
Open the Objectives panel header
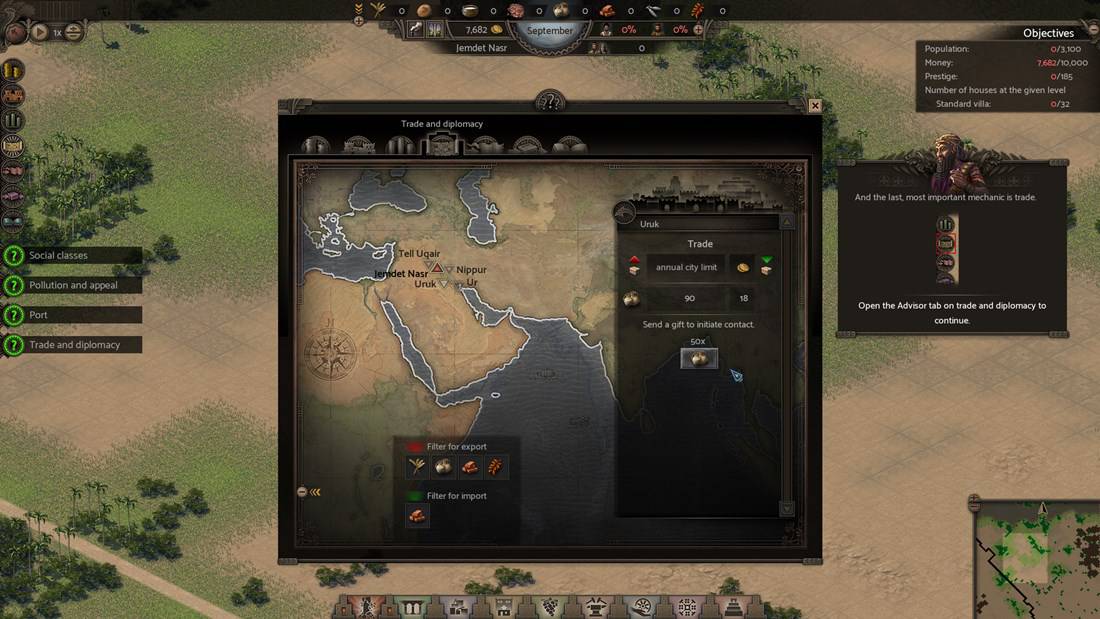click(1048, 33)
